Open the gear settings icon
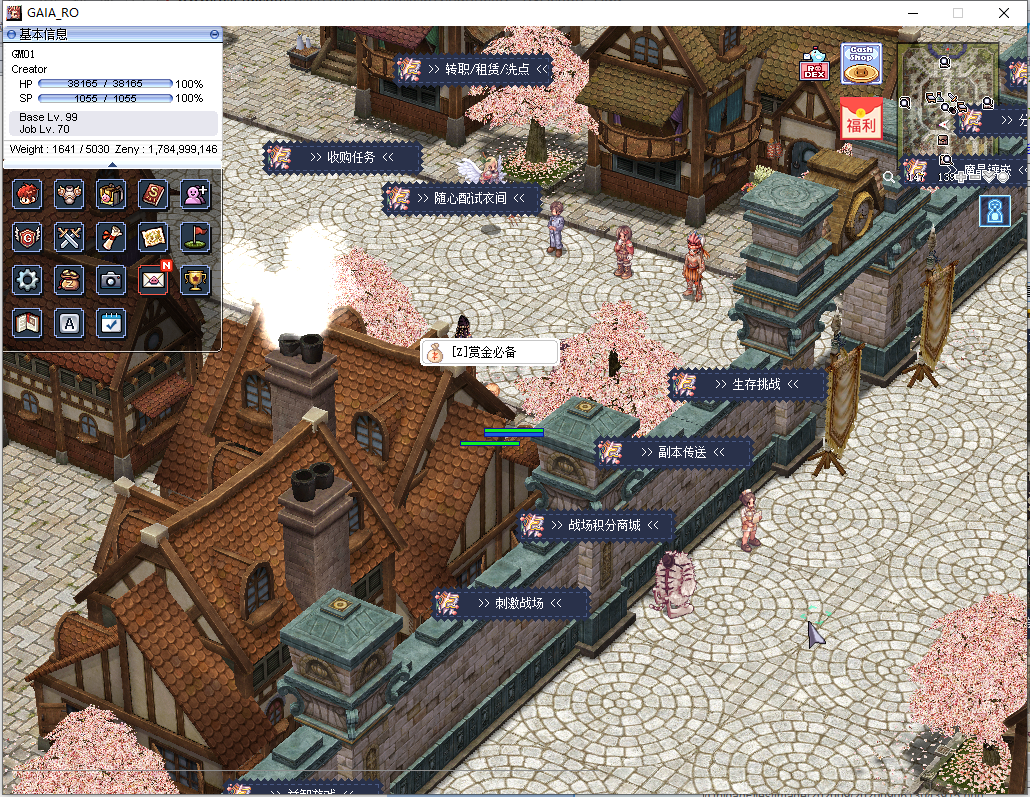Viewport: 1030px width, 797px height. (x=27, y=280)
